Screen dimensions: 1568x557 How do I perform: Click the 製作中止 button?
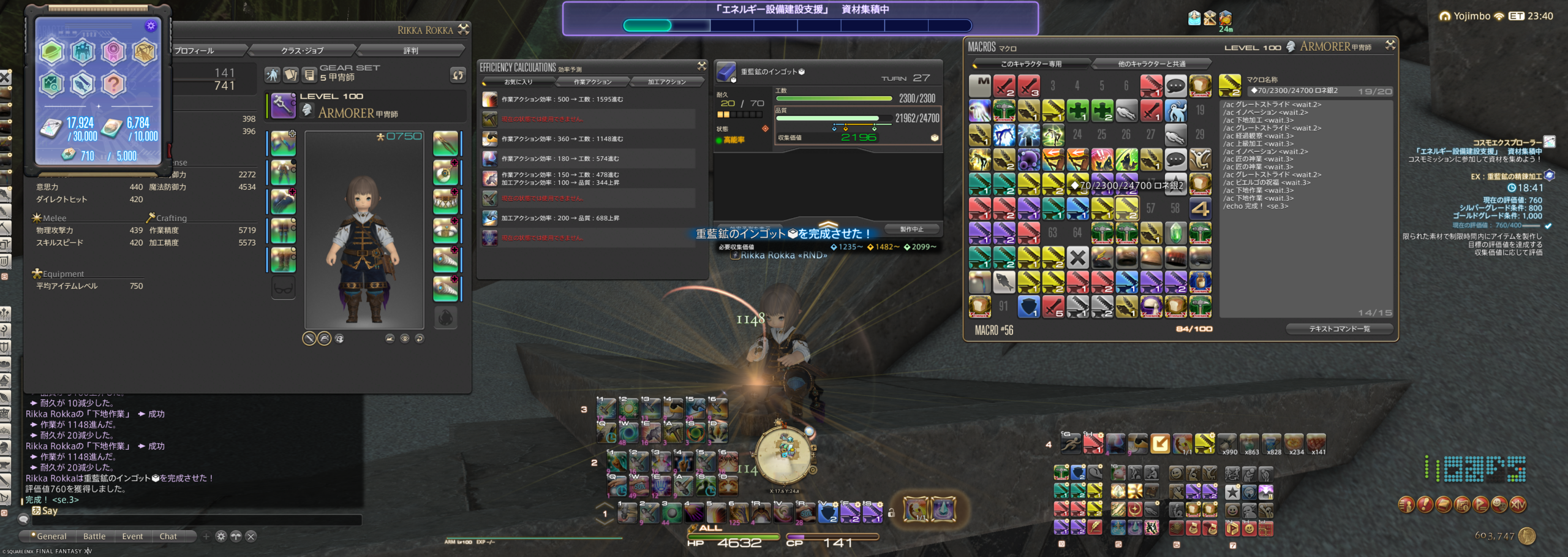911,229
